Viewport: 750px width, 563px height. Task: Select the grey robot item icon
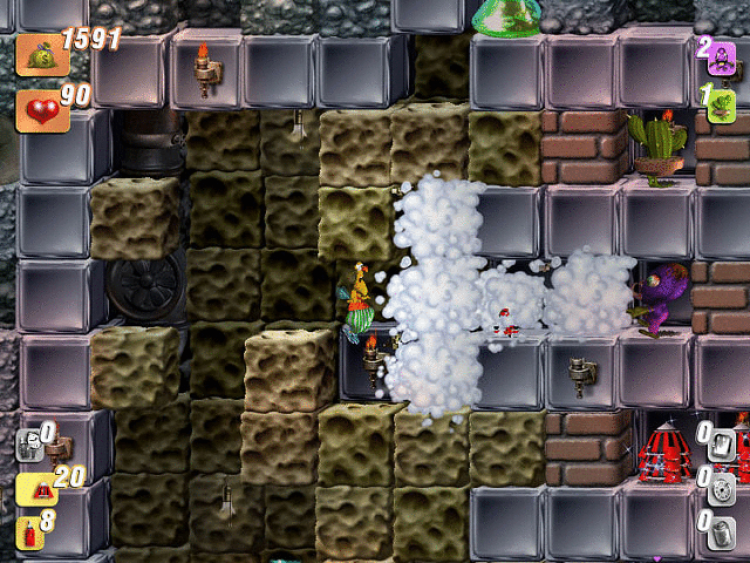29,444
